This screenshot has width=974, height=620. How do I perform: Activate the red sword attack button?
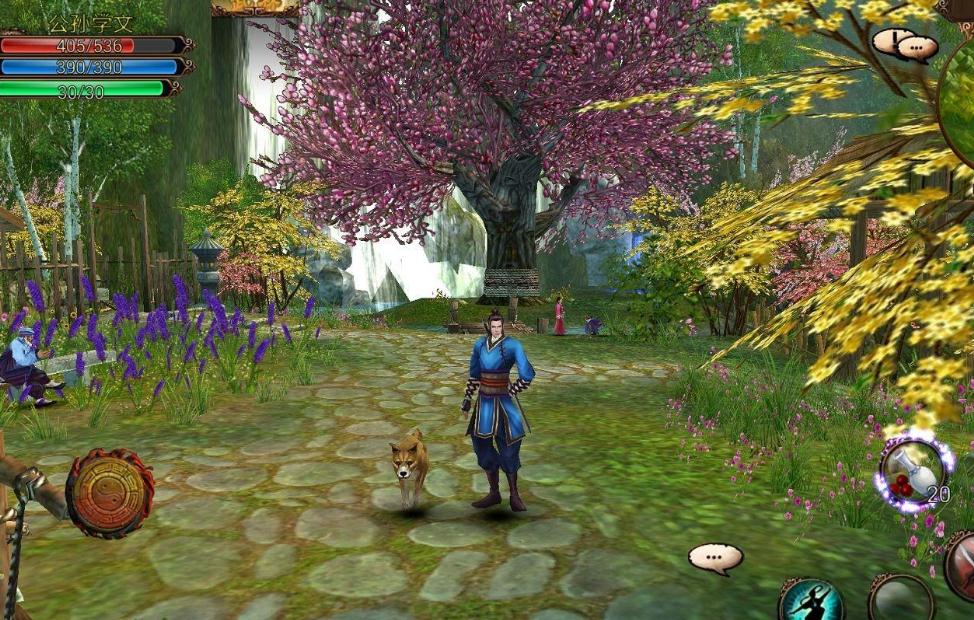(962, 566)
